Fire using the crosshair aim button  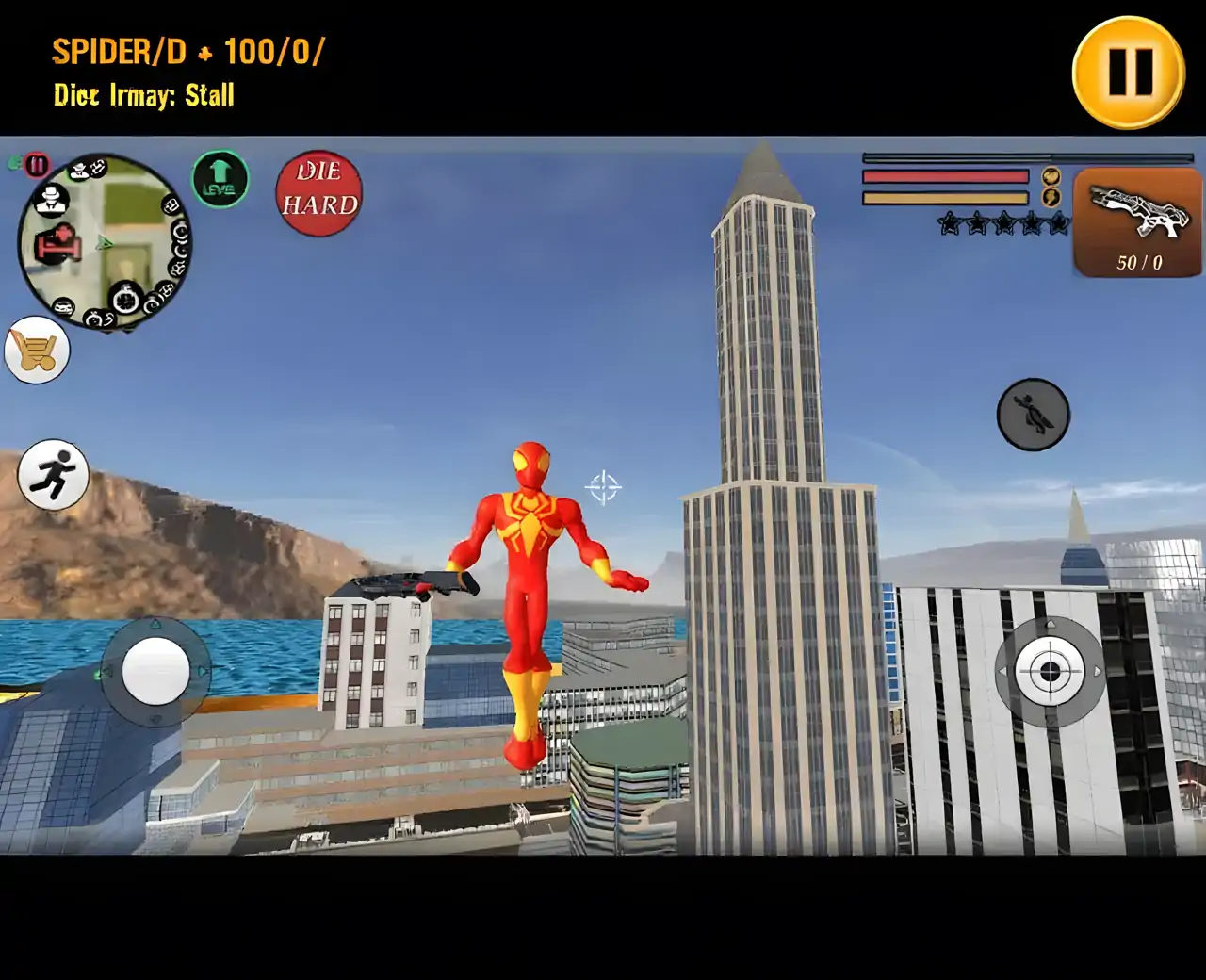[x=1050, y=672]
